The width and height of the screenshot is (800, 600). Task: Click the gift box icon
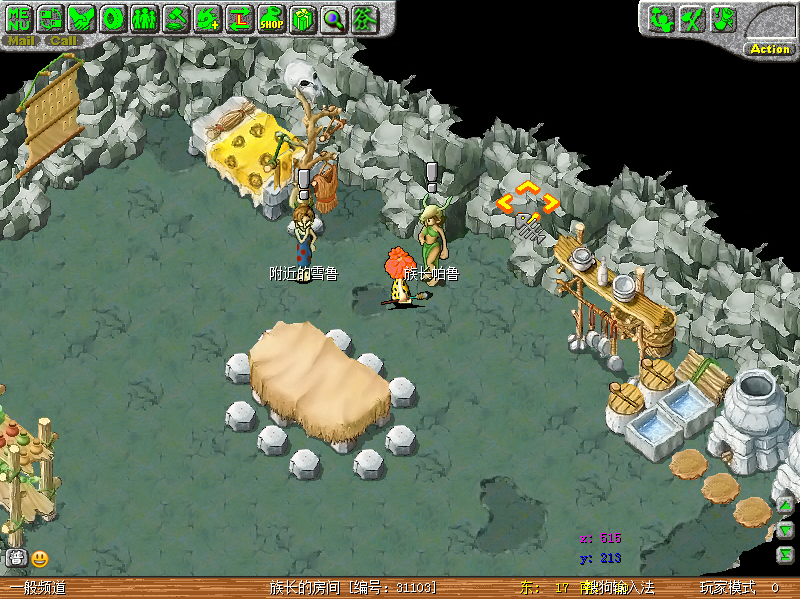click(302, 18)
